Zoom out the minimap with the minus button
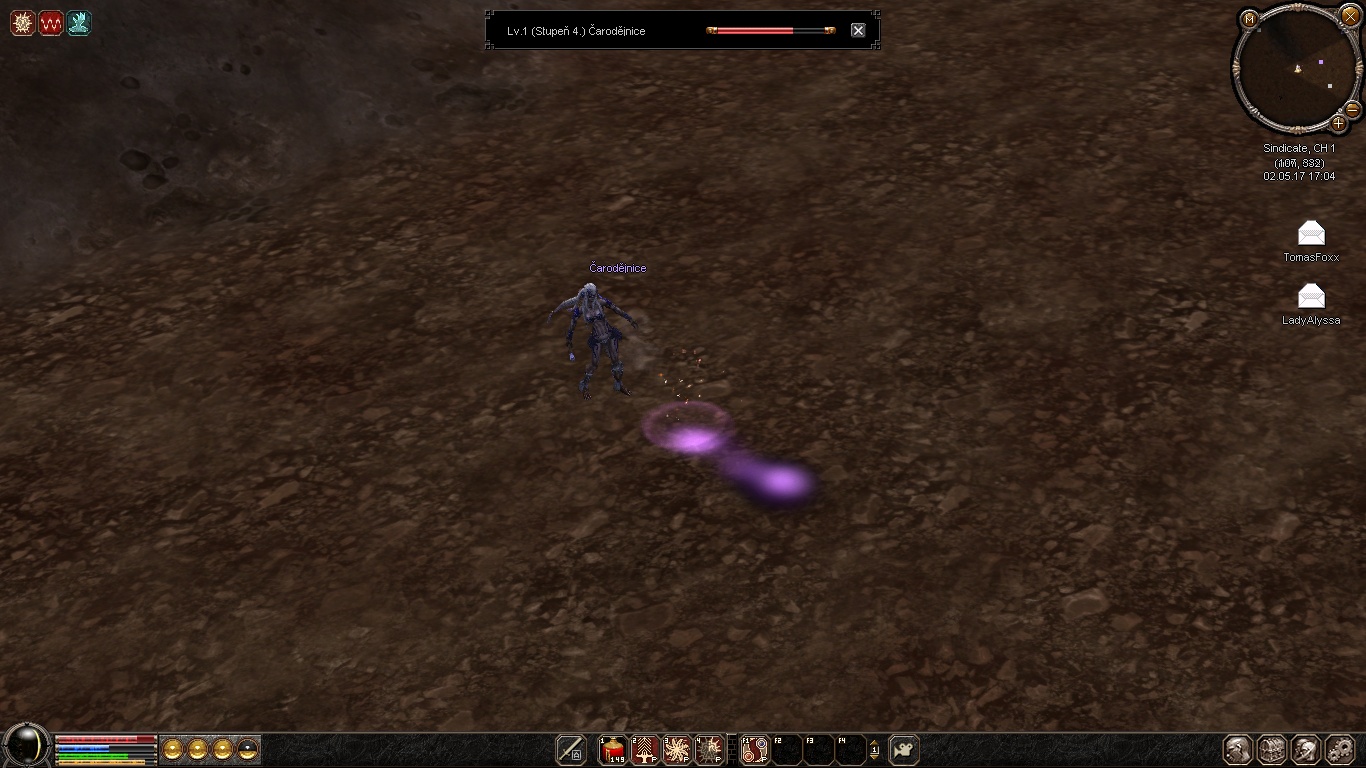 click(1352, 109)
